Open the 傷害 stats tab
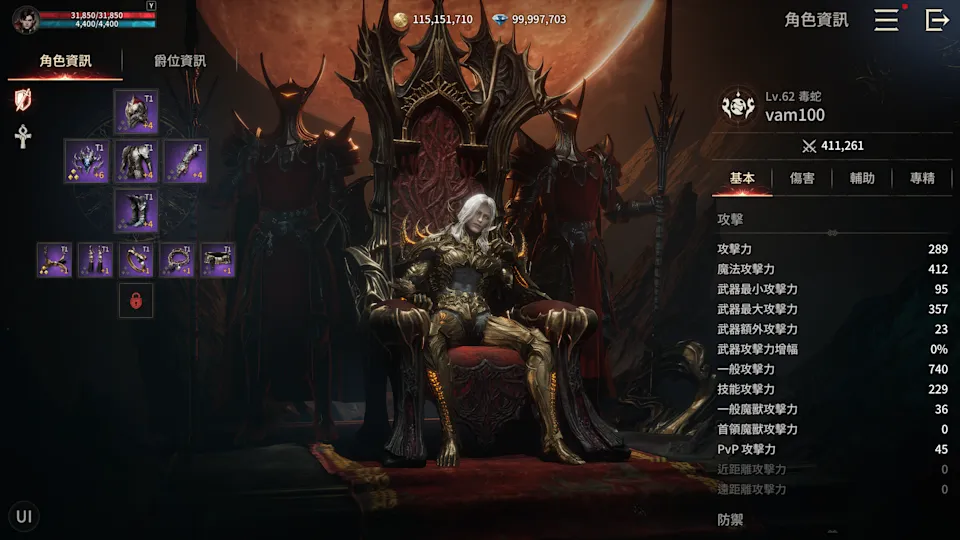 tap(802, 178)
